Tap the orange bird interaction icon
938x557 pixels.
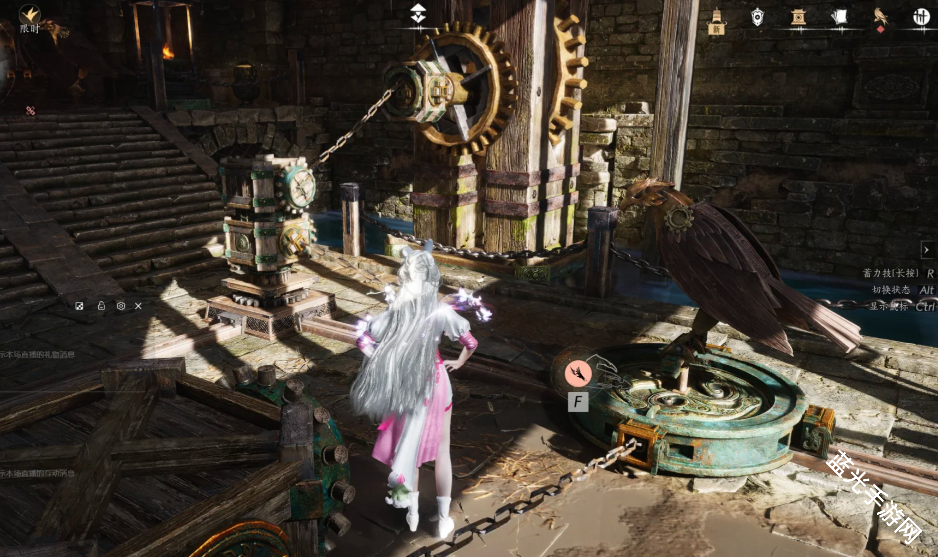tap(578, 373)
